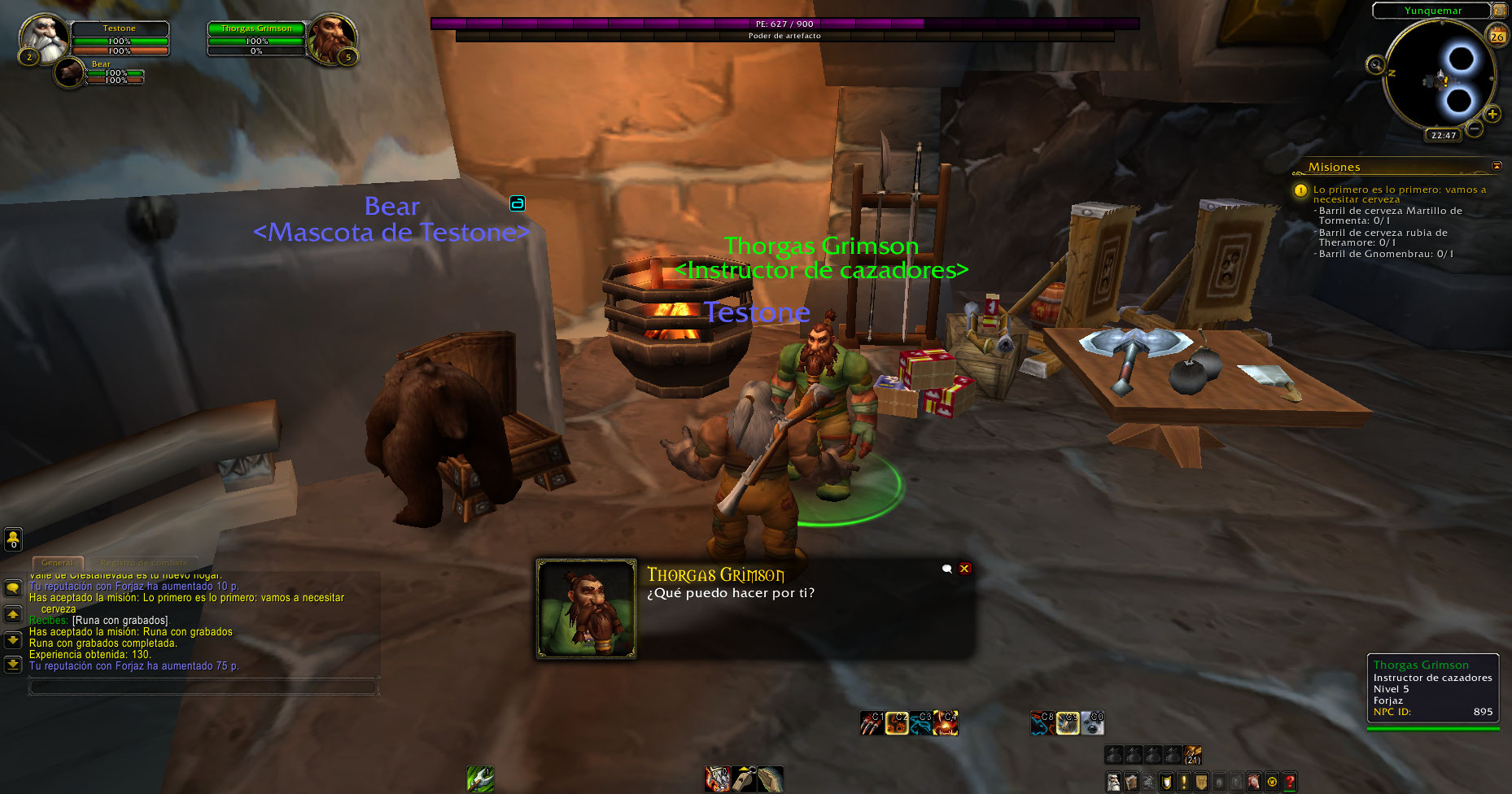Click the minimap zoom-out minus button
The image size is (1512, 794).
click(x=1474, y=128)
